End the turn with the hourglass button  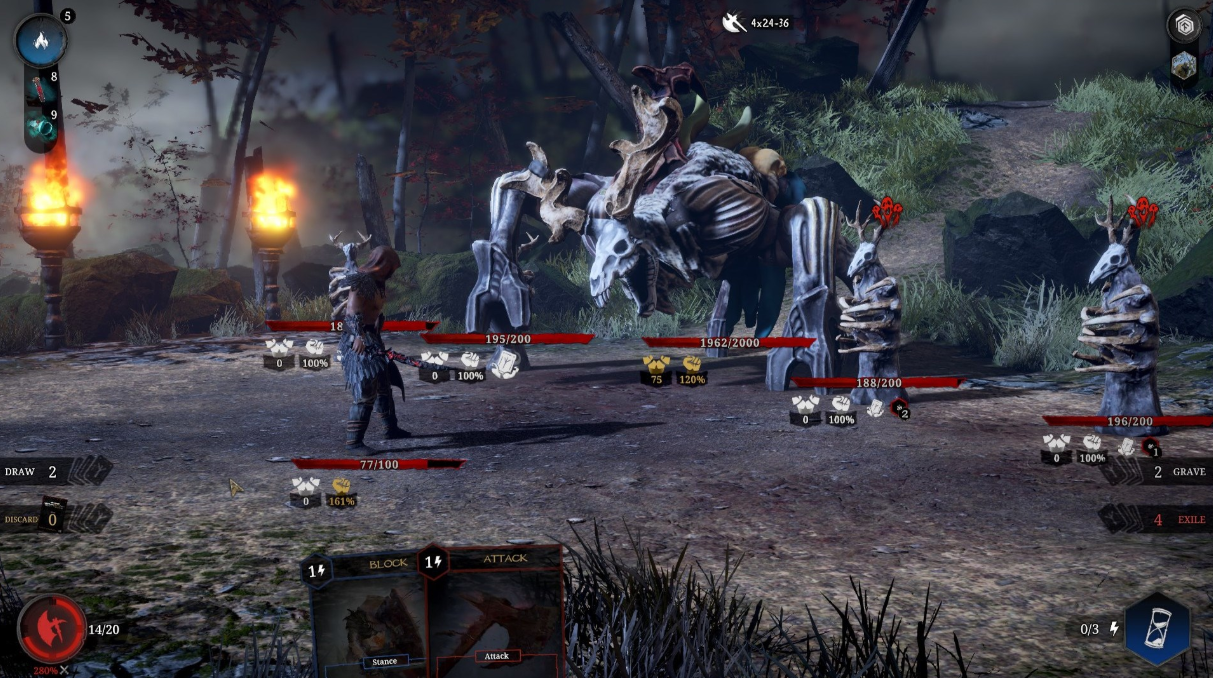[1158, 629]
